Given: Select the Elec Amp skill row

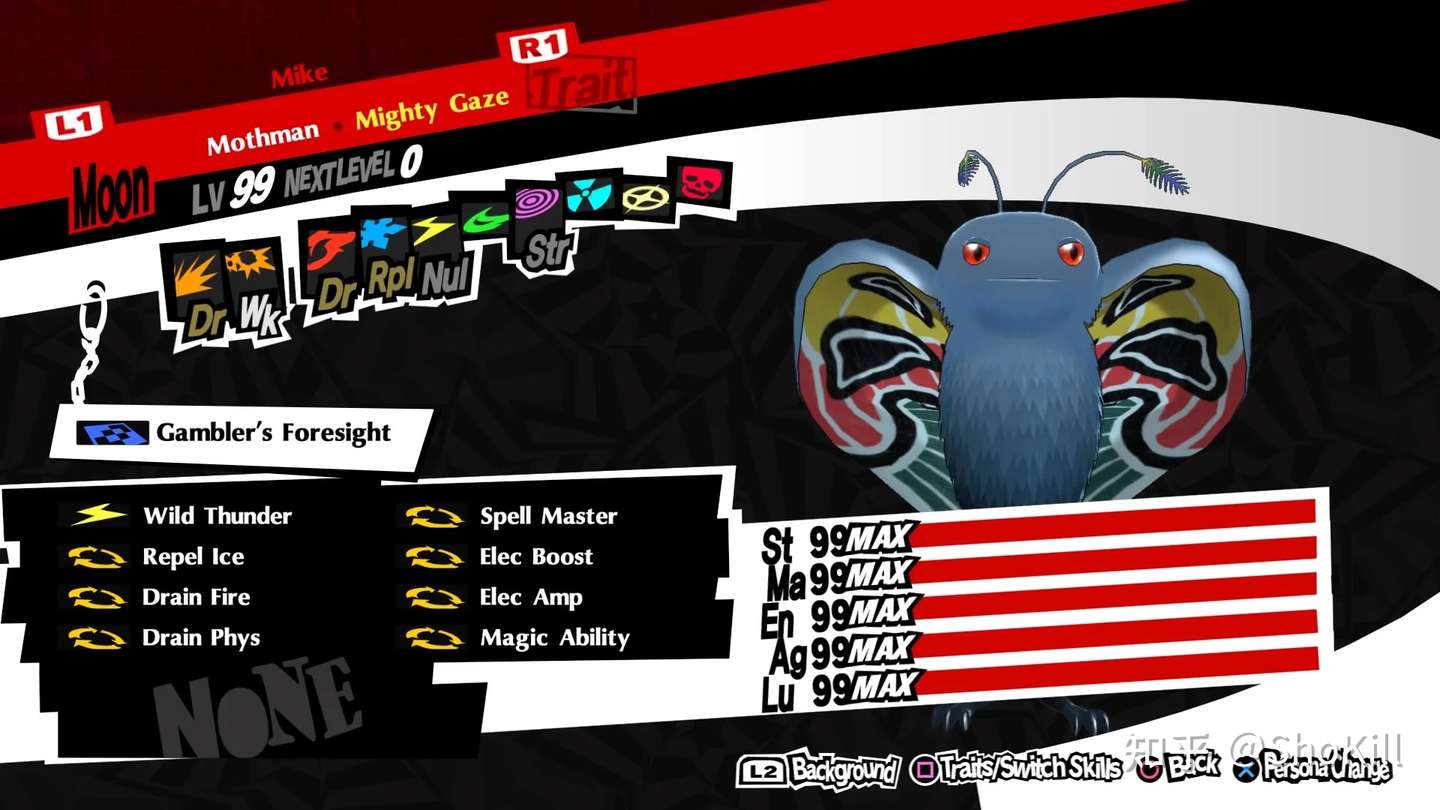Looking at the screenshot, I should [x=530, y=598].
